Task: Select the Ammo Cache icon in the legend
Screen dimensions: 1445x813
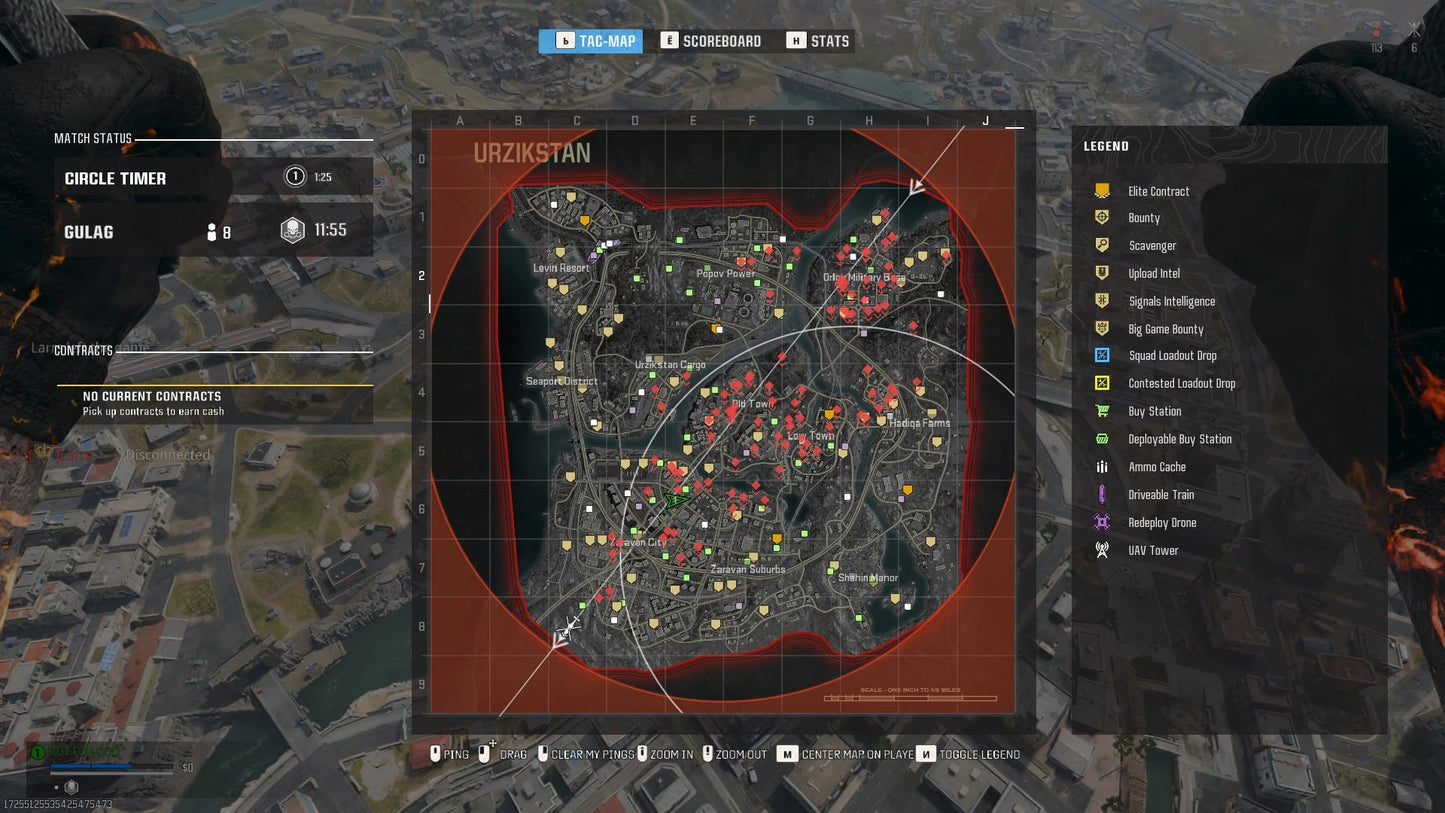Action: click(x=1101, y=467)
